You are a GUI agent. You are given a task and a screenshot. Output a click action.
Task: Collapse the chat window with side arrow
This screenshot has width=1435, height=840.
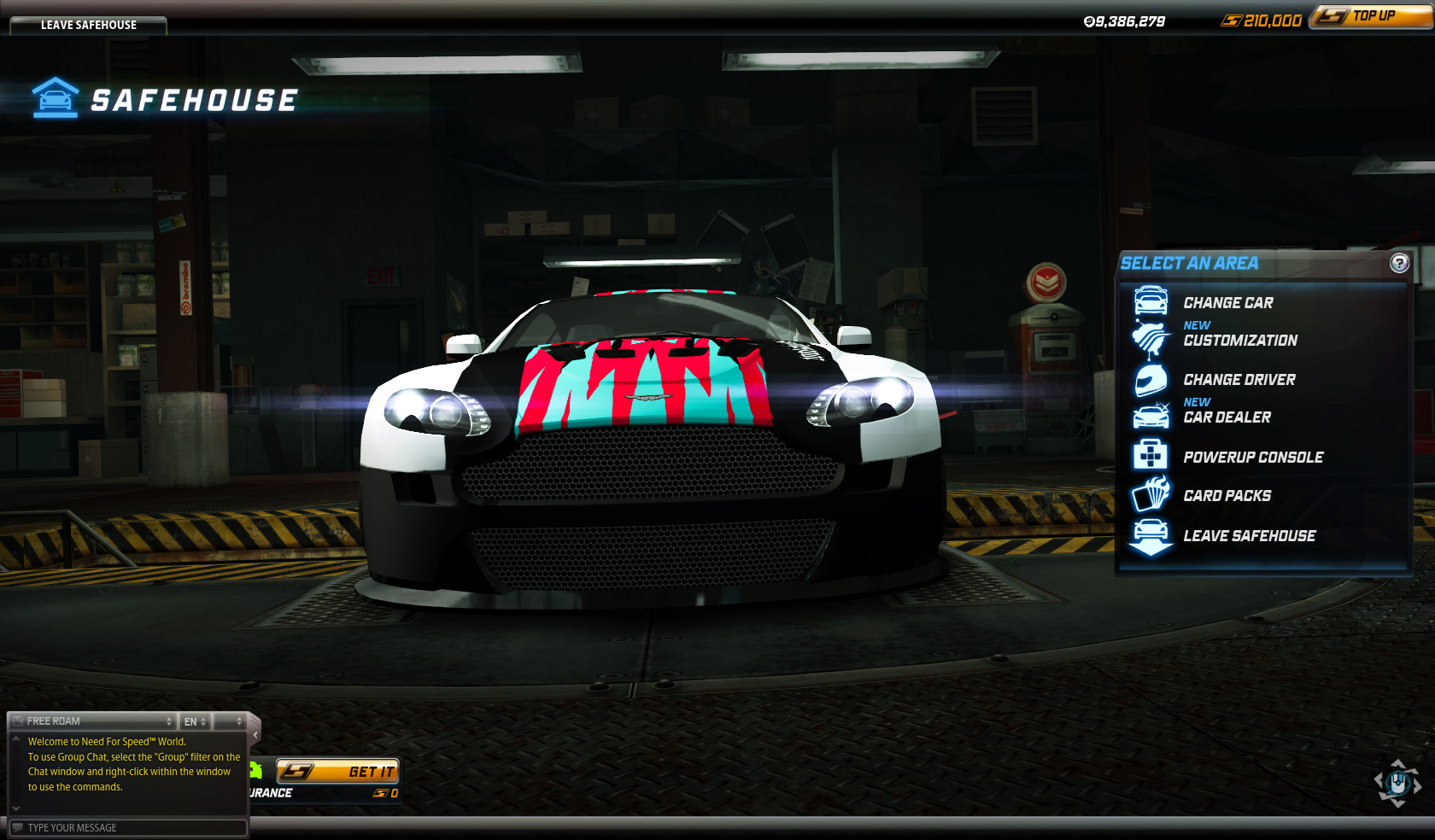255,734
